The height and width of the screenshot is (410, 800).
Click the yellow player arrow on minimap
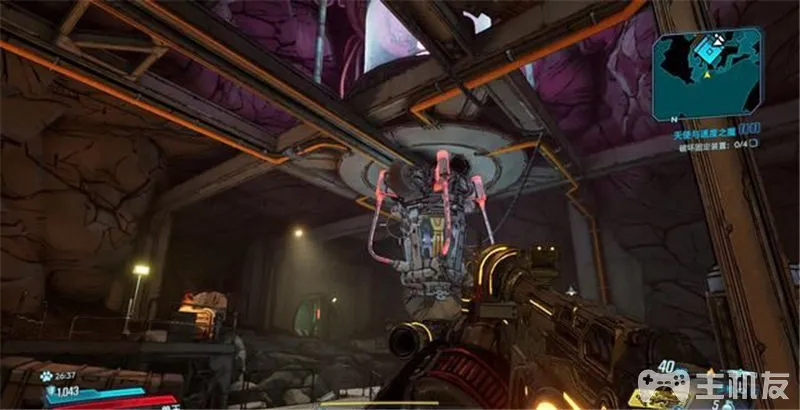(x=707, y=74)
